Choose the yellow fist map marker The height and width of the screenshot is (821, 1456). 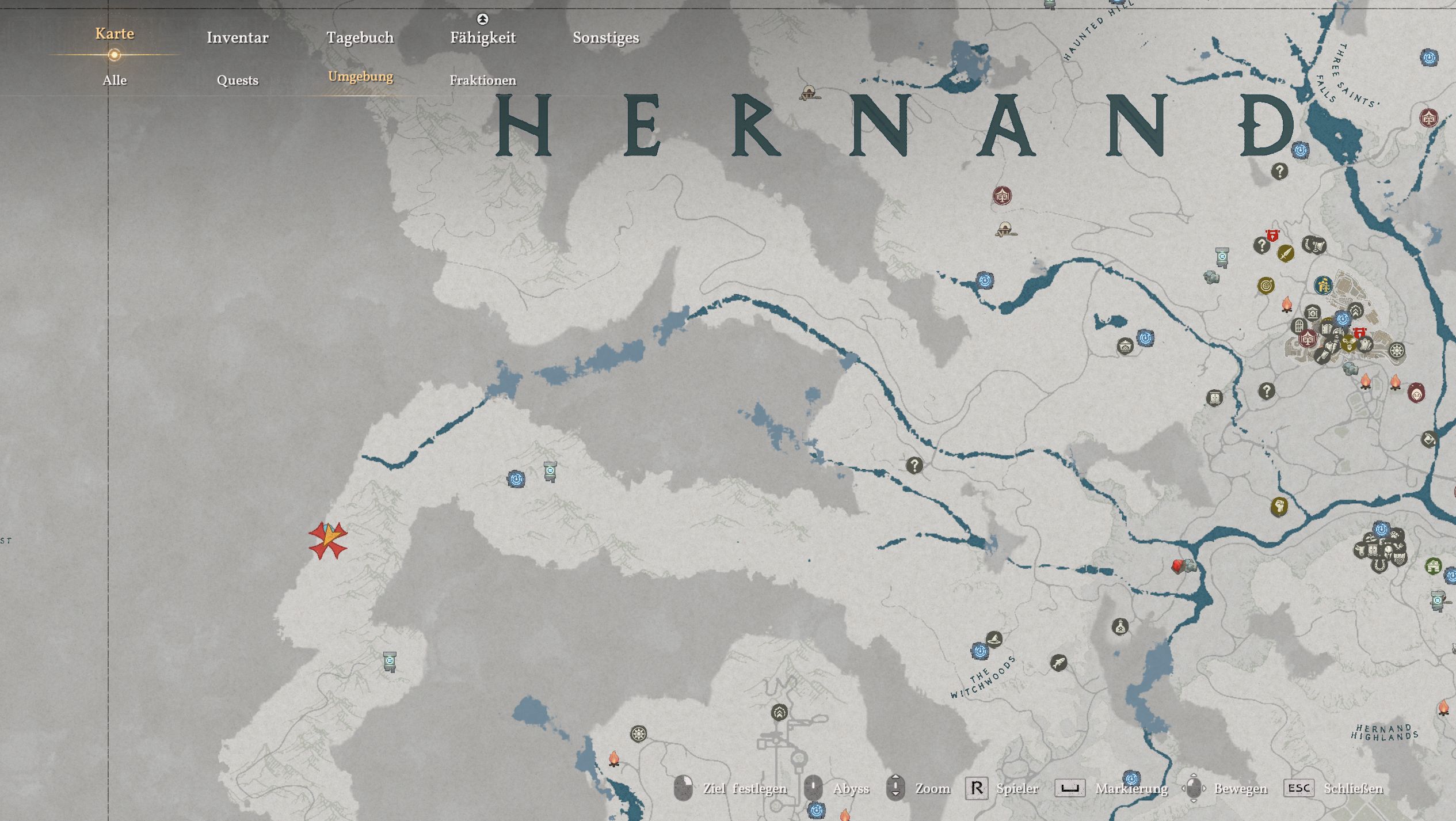click(x=1279, y=507)
